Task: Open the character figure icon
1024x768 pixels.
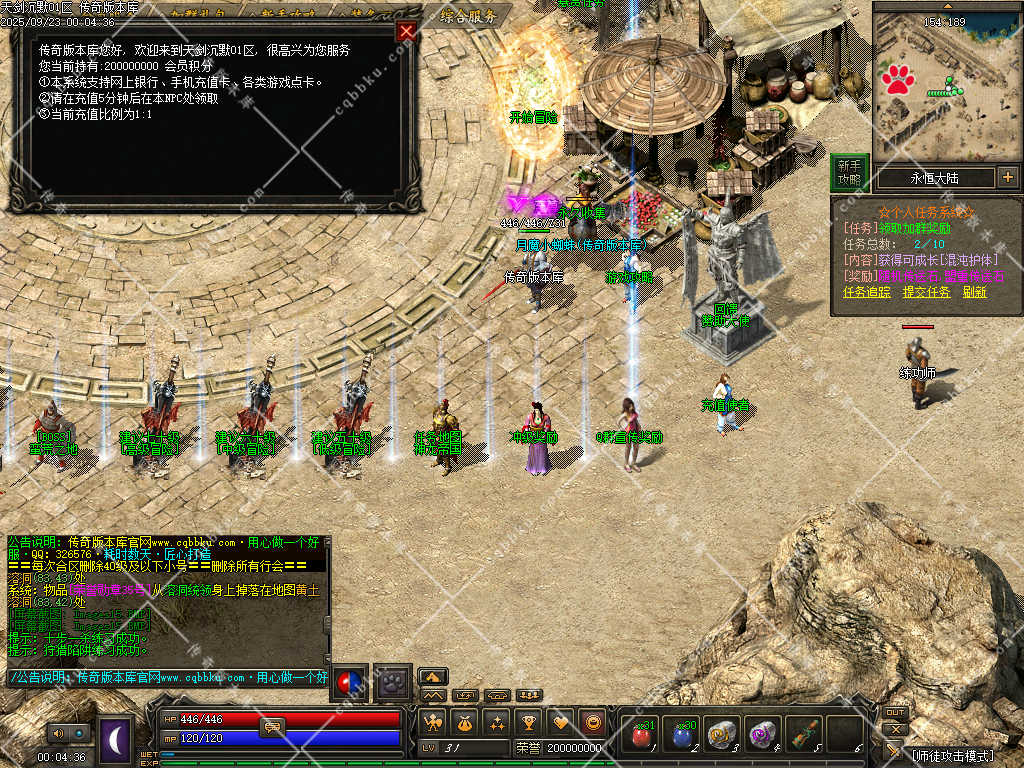Action: coord(434,722)
